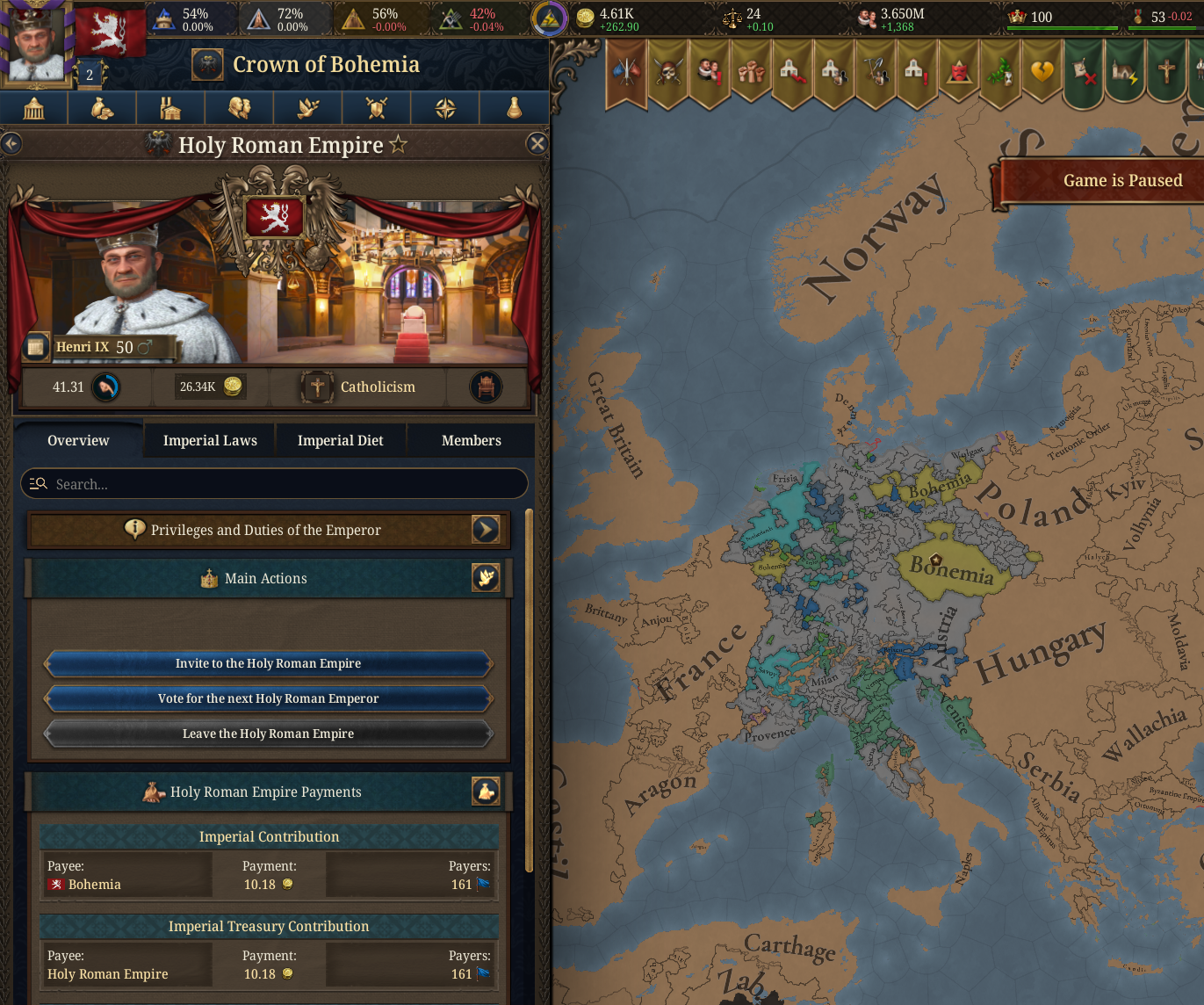Image resolution: width=1204 pixels, height=1005 pixels.
Task: Open the shield and swords military tab
Action: pos(377,108)
